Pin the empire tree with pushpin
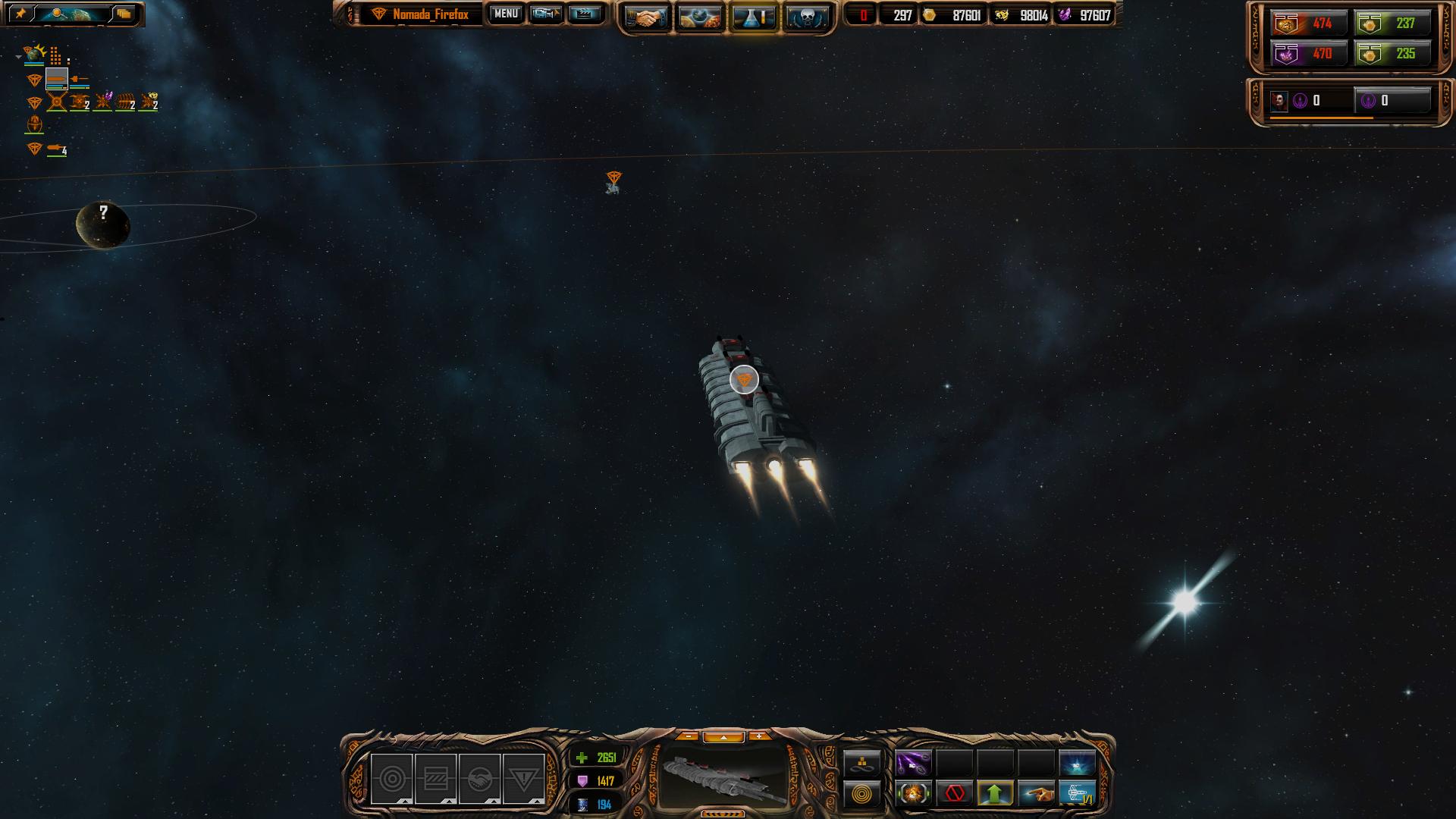 [x=20, y=14]
